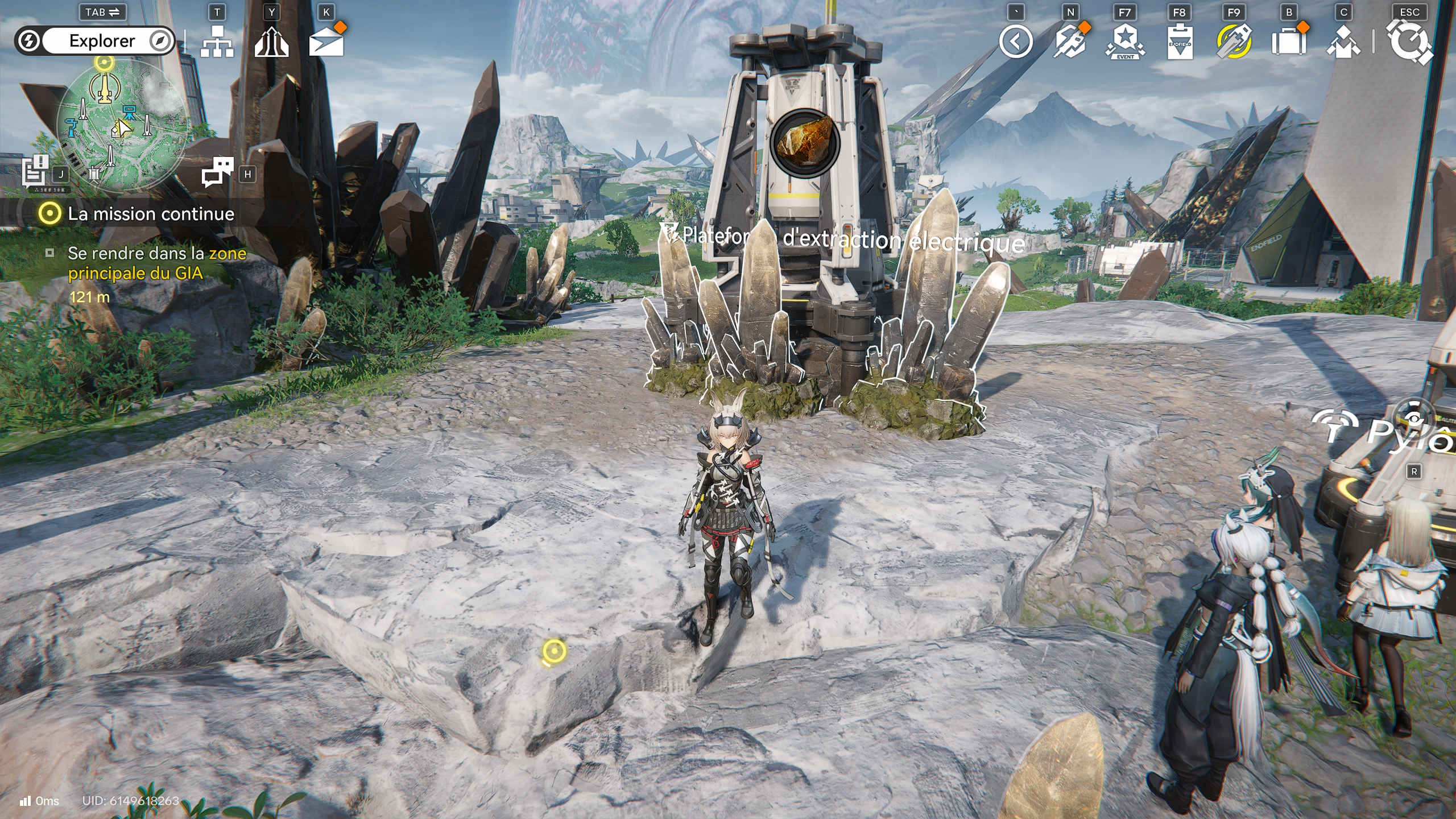Open the weapon icon with orange notification
The height and width of the screenshot is (819, 1456).
pyautogui.click(x=1070, y=42)
